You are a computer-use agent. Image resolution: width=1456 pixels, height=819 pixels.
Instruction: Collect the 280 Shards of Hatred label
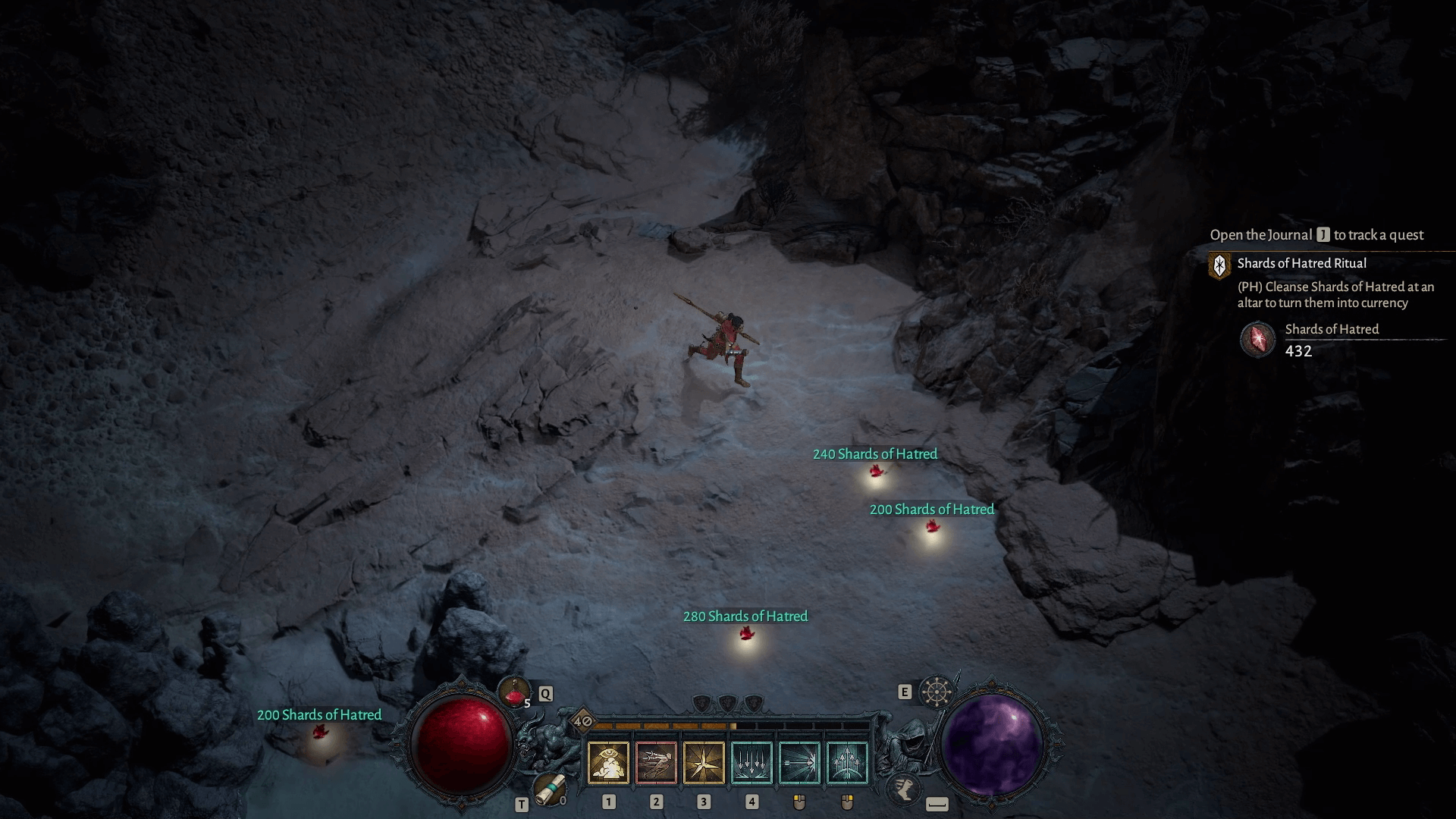point(745,617)
